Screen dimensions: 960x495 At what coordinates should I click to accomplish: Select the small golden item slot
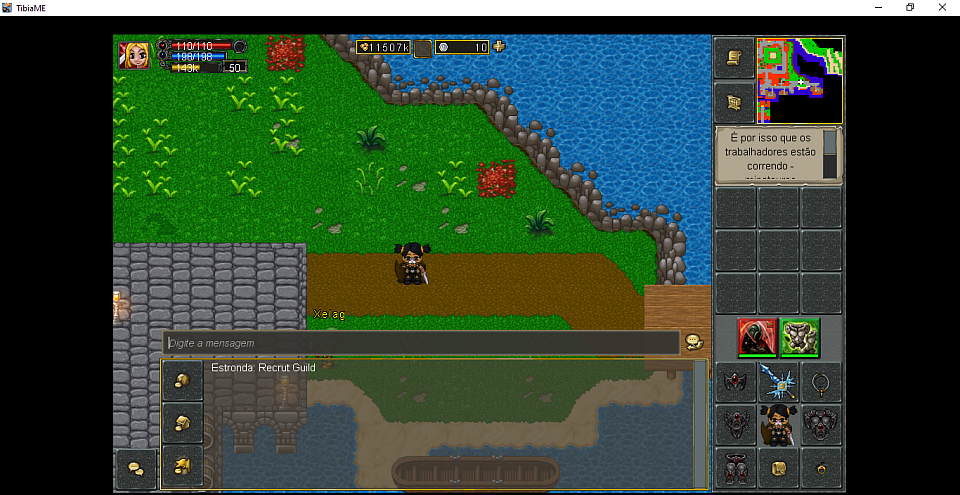[x=821, y=467]
